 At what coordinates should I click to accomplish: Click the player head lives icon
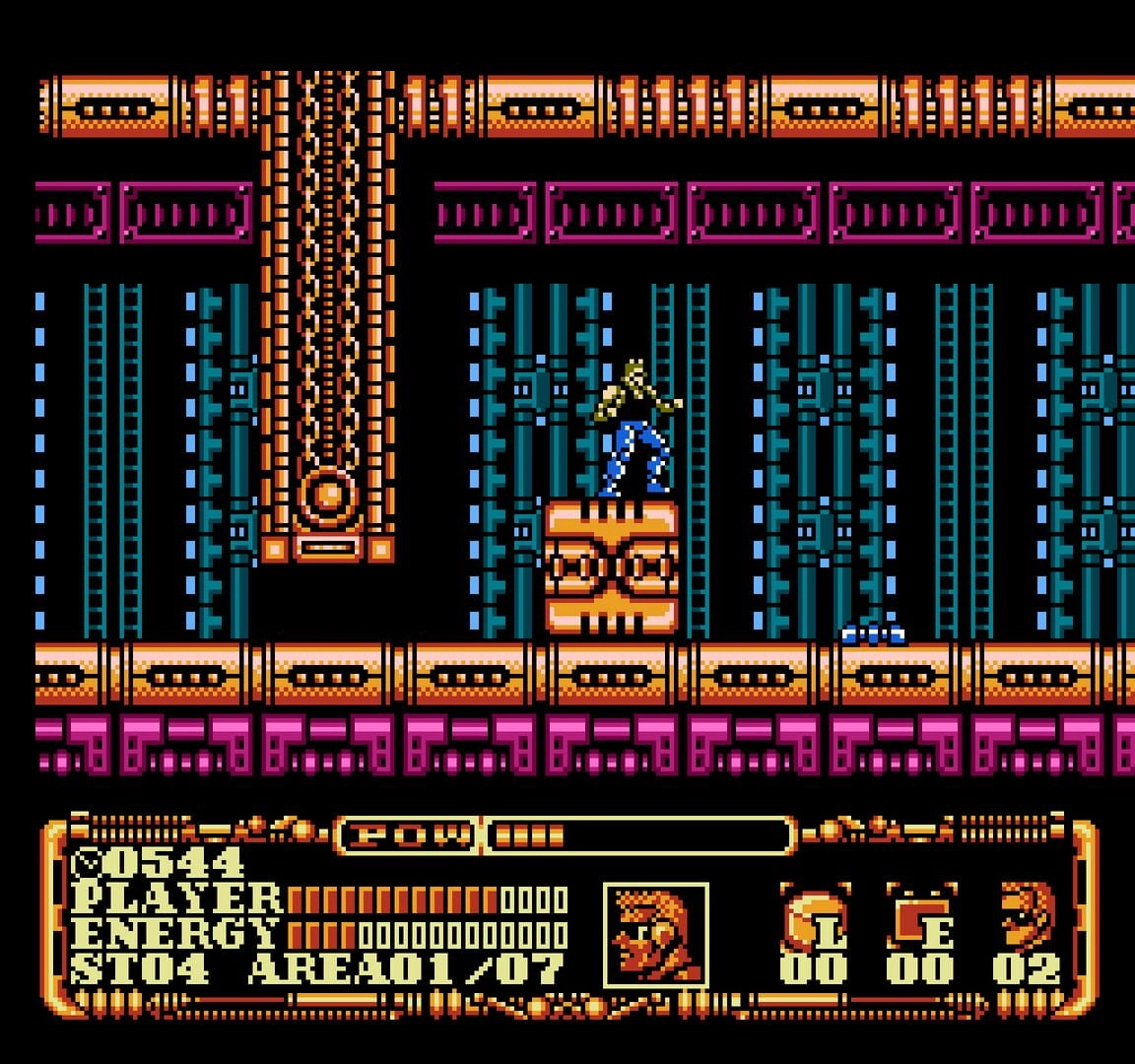pyautogui.click(x=1027, y=914)
